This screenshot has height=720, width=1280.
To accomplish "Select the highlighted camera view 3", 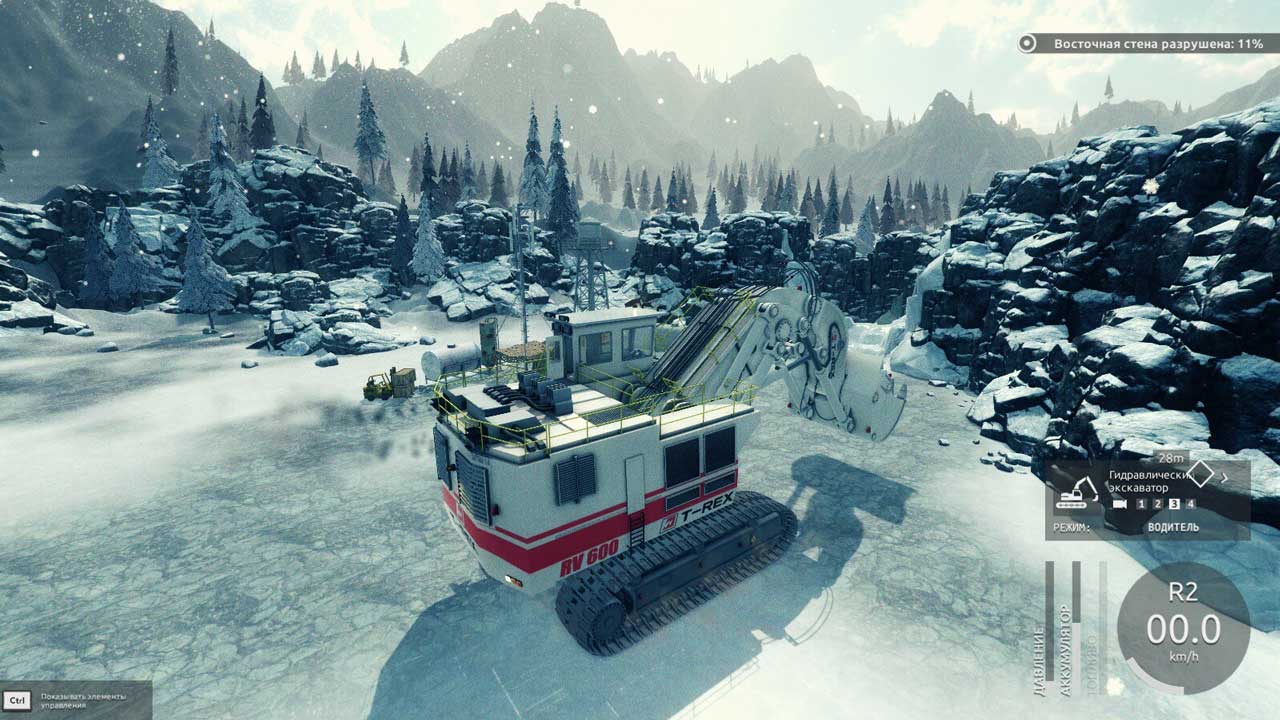I will click(x=1174, y=504).
